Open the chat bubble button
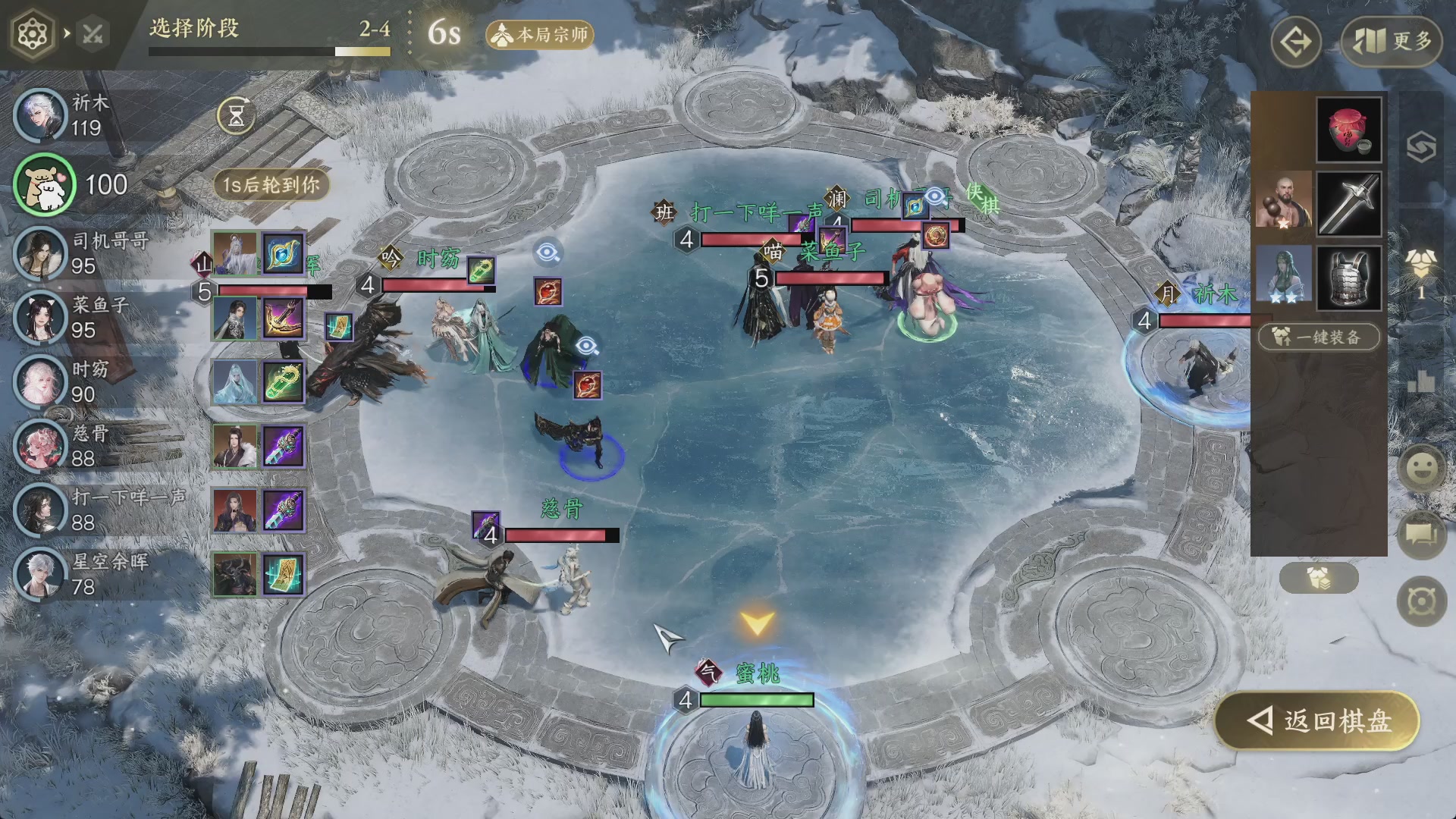 coord(1421,534)
